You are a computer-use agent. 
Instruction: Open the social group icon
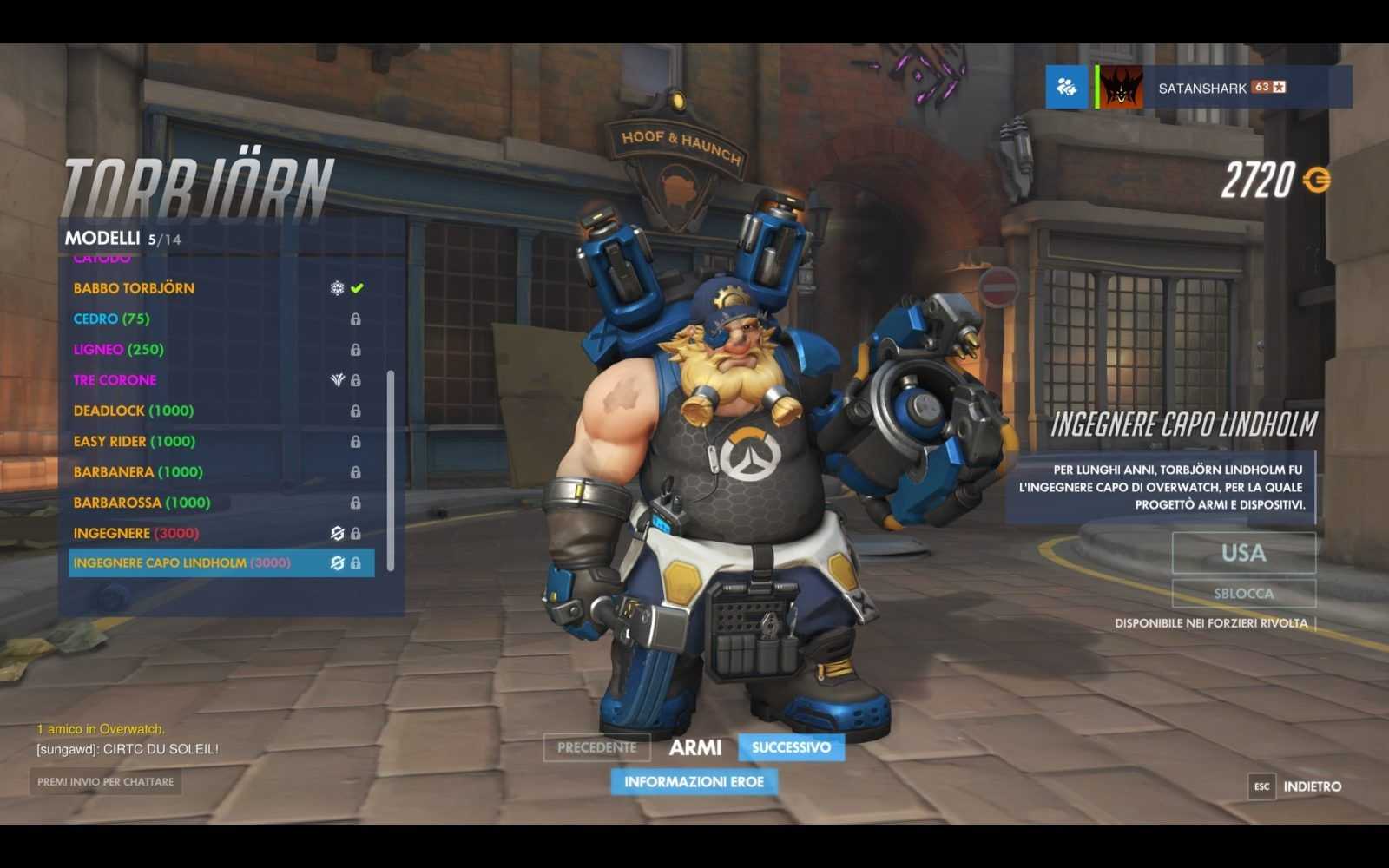(x=1066, y=87)
